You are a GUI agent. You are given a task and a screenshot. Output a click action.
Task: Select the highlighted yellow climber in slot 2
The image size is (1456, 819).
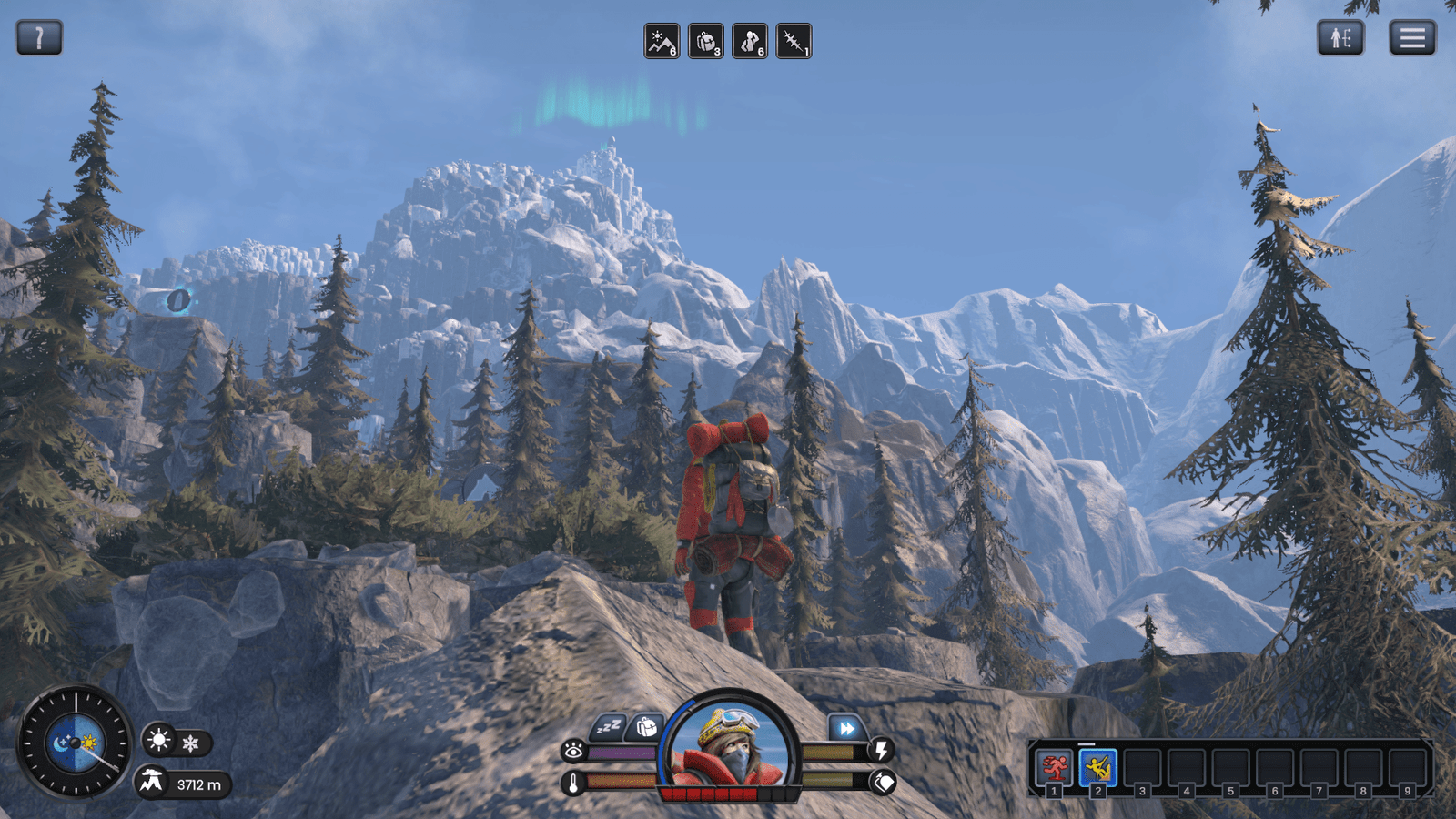(1097, 768)
